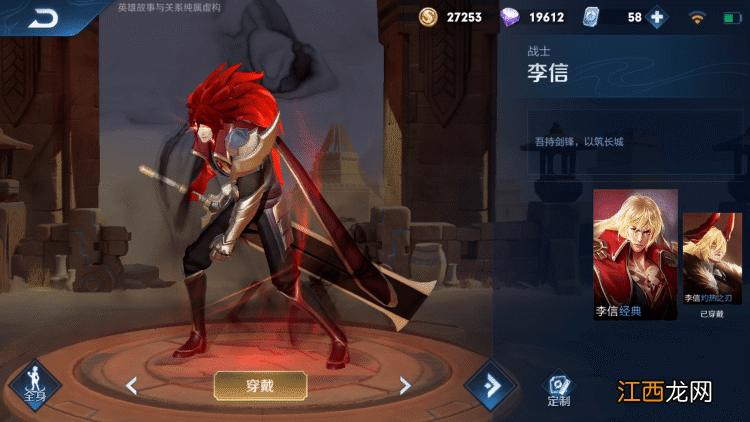Tap the gold coin currency icon

428,17
